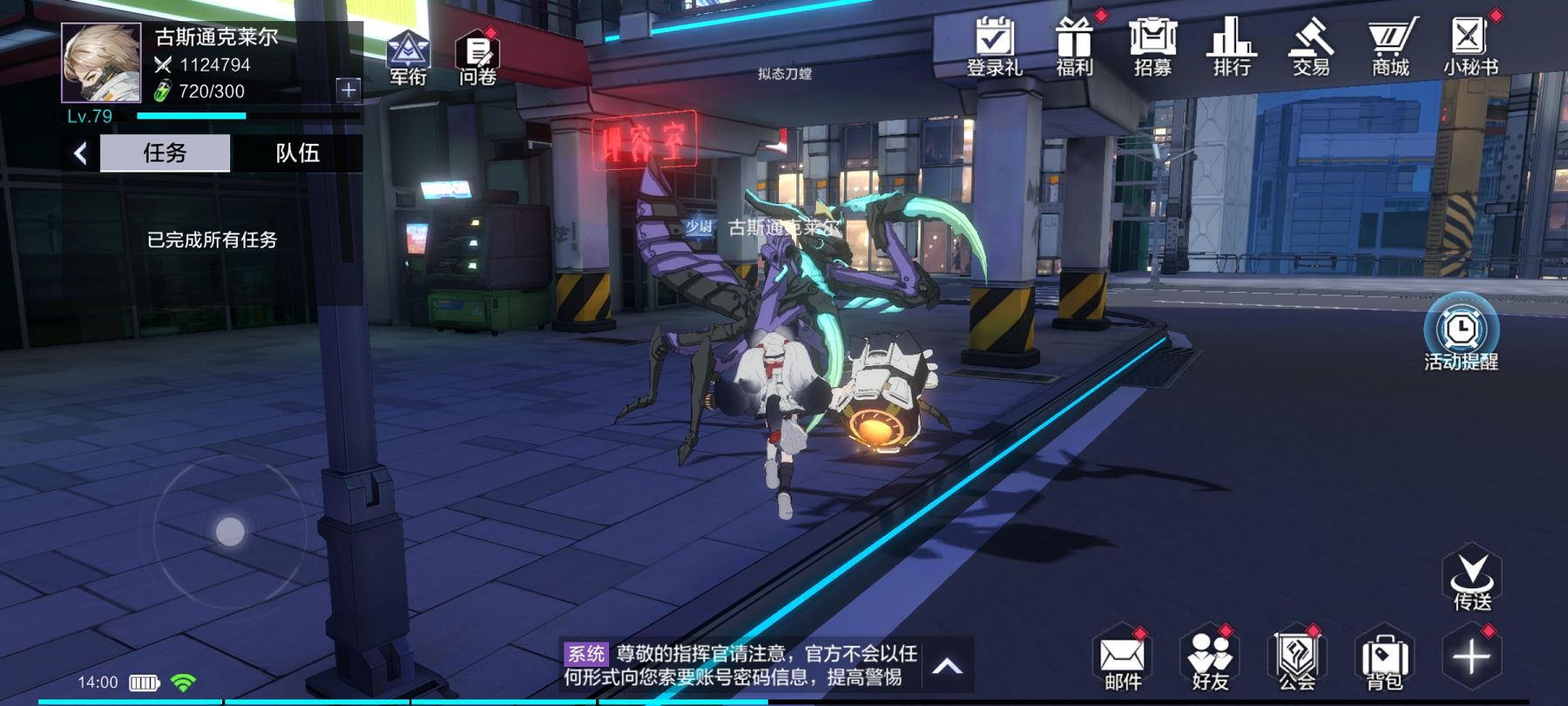This screenshot has height=706, width=1568.
Task: Select the 任务 quest tab
Action: 165,153
